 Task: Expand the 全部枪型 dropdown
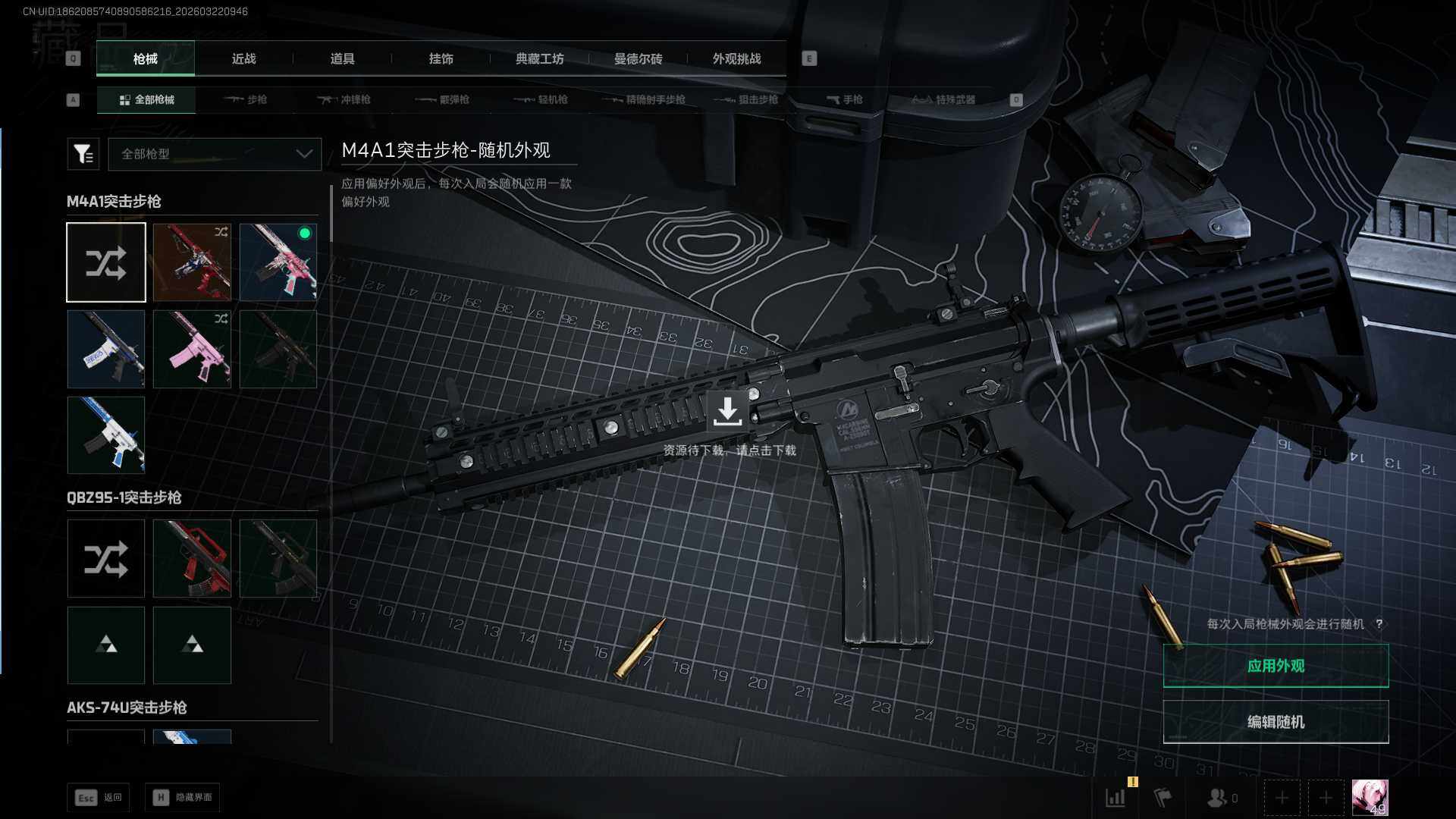(215, 154)
